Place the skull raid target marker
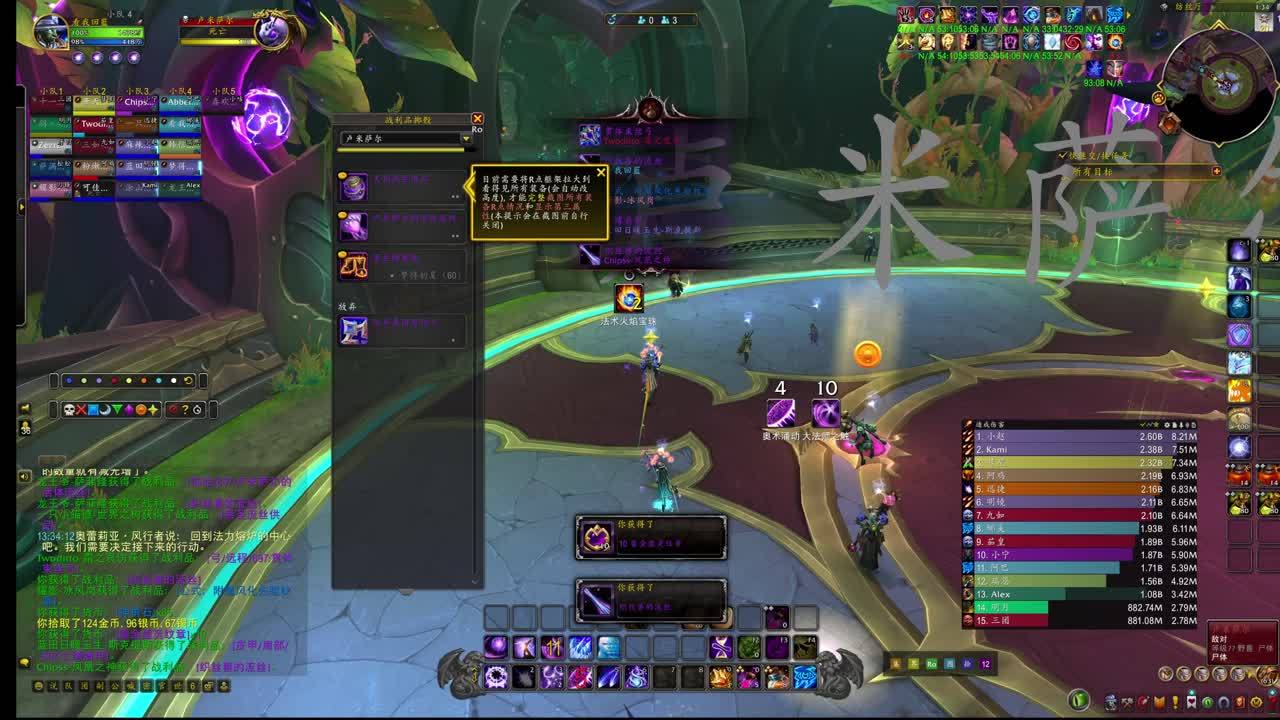Viewport: 1280px width, 720px height. coord(70,409)
